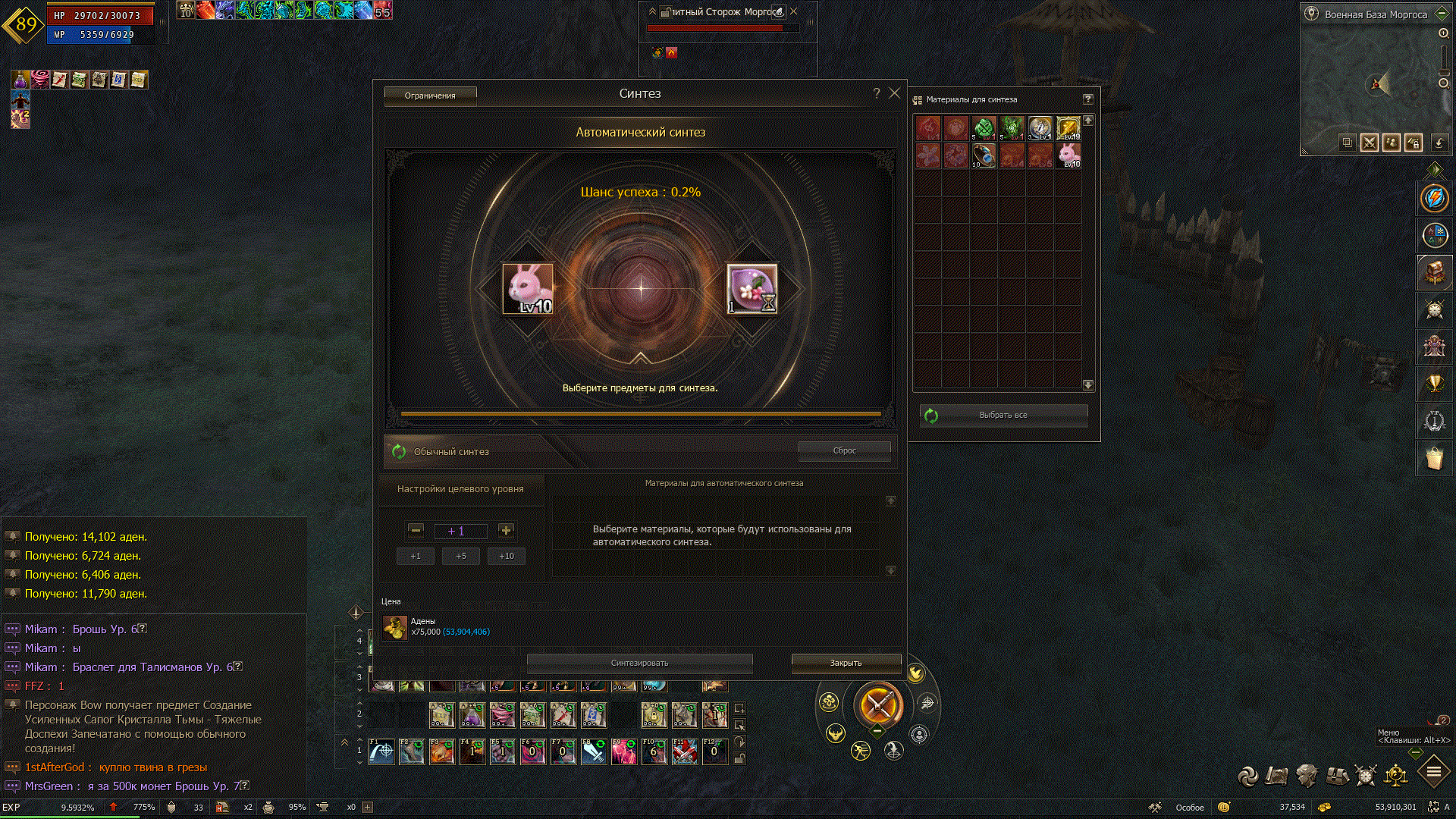Open the main menu hamburger button

1434,773
